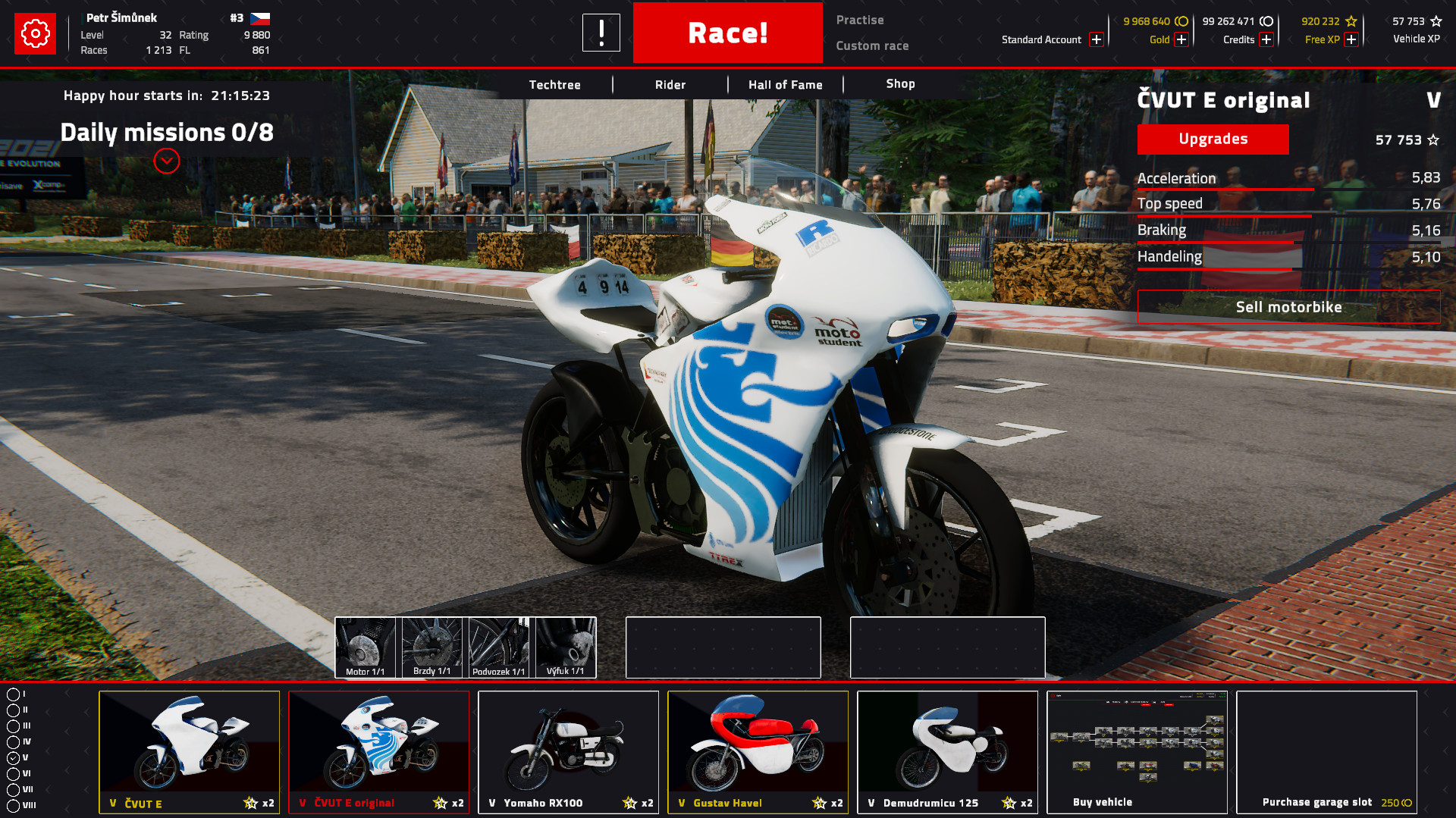Click Sell motorbike
The height and width of the screenshot is (818, 1456).
[x=1288, y=307]
